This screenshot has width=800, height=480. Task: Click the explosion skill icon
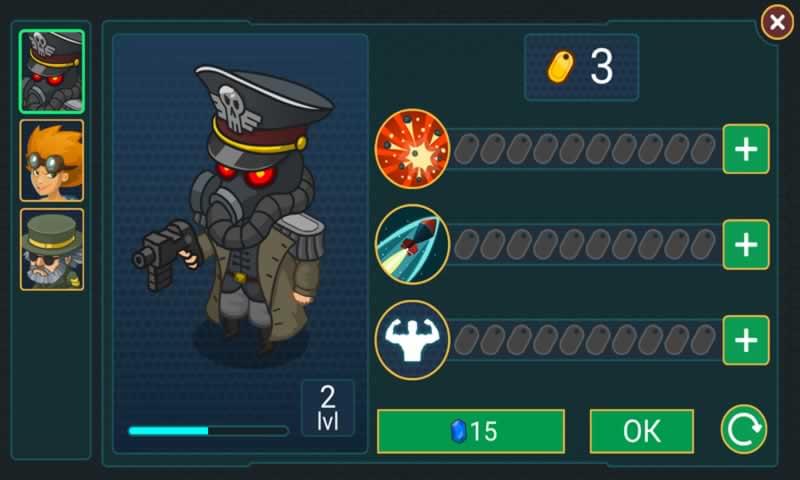coord(412,149)
